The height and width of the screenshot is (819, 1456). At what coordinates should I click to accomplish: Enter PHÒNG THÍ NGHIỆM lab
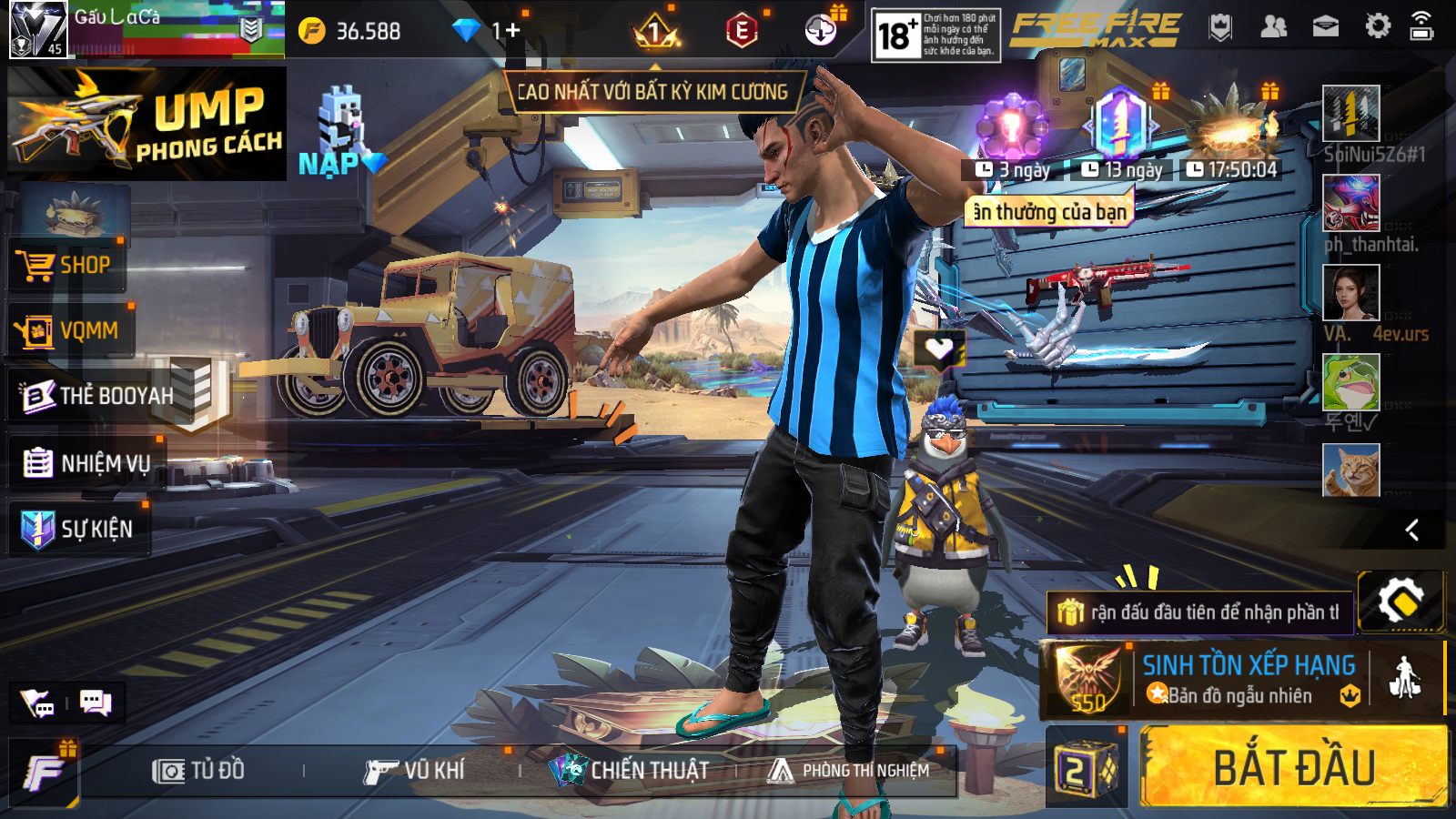[850, 771]
